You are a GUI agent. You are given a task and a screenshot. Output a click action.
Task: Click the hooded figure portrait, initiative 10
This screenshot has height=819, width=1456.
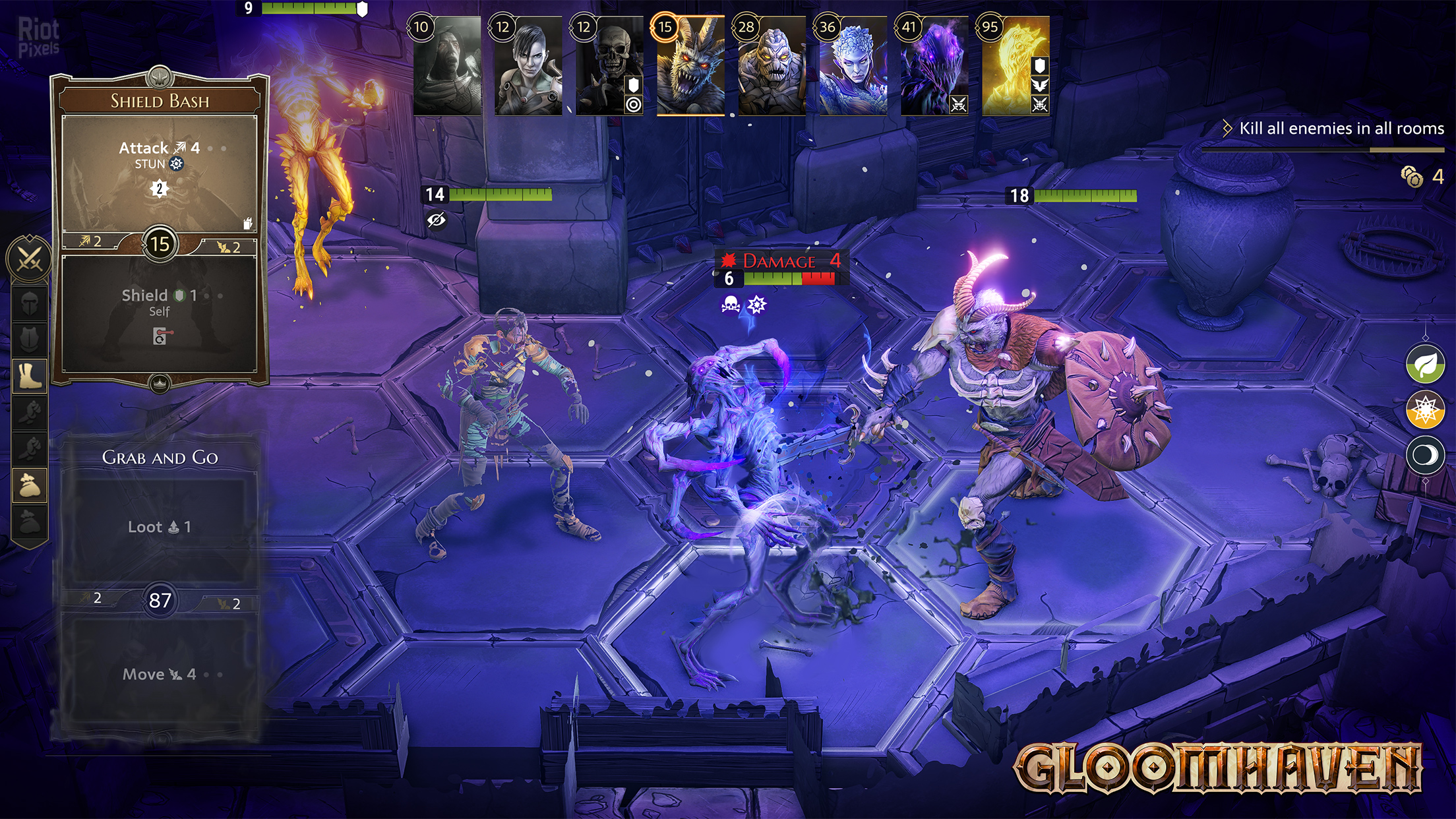(447, 66)
